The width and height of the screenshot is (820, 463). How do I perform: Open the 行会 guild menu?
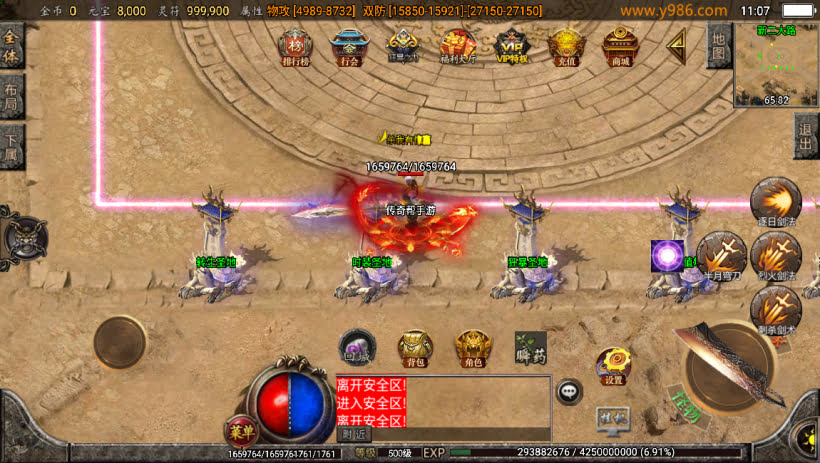[x=349, y=47]
